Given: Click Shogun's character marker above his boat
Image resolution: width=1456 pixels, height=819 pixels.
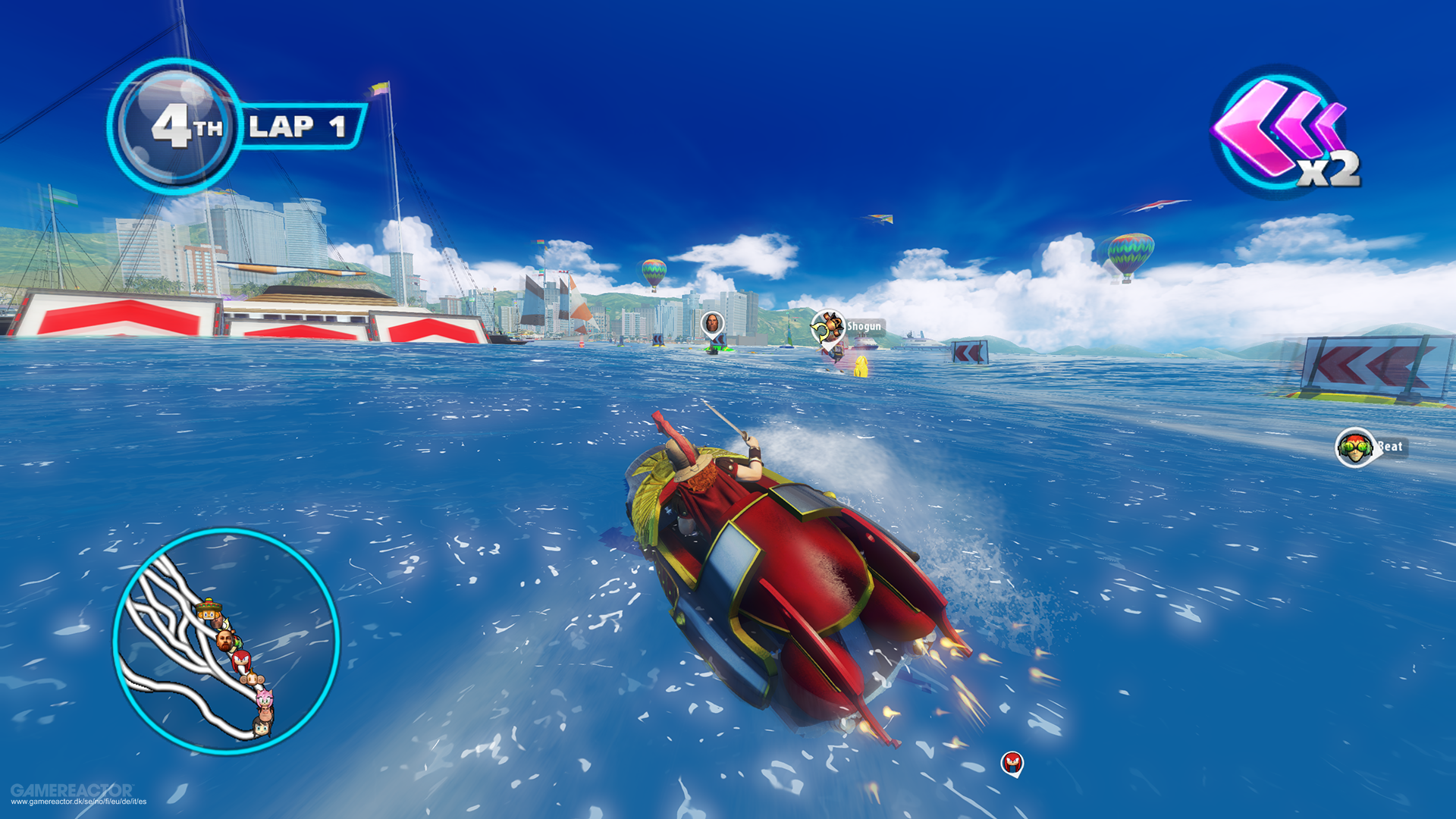Looking at the screenshot, I should 827,326.
